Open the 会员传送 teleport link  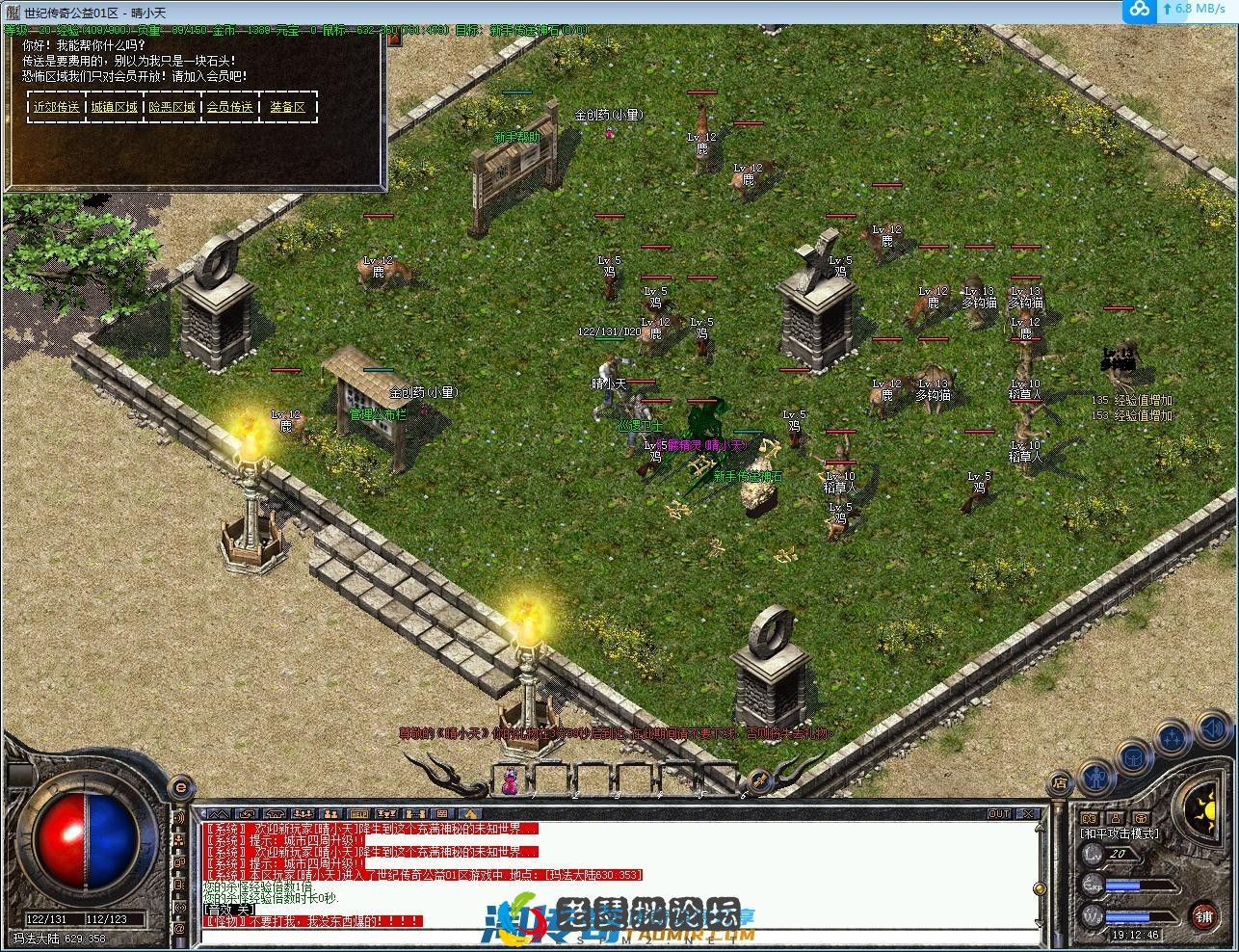[x=229, y=107]
